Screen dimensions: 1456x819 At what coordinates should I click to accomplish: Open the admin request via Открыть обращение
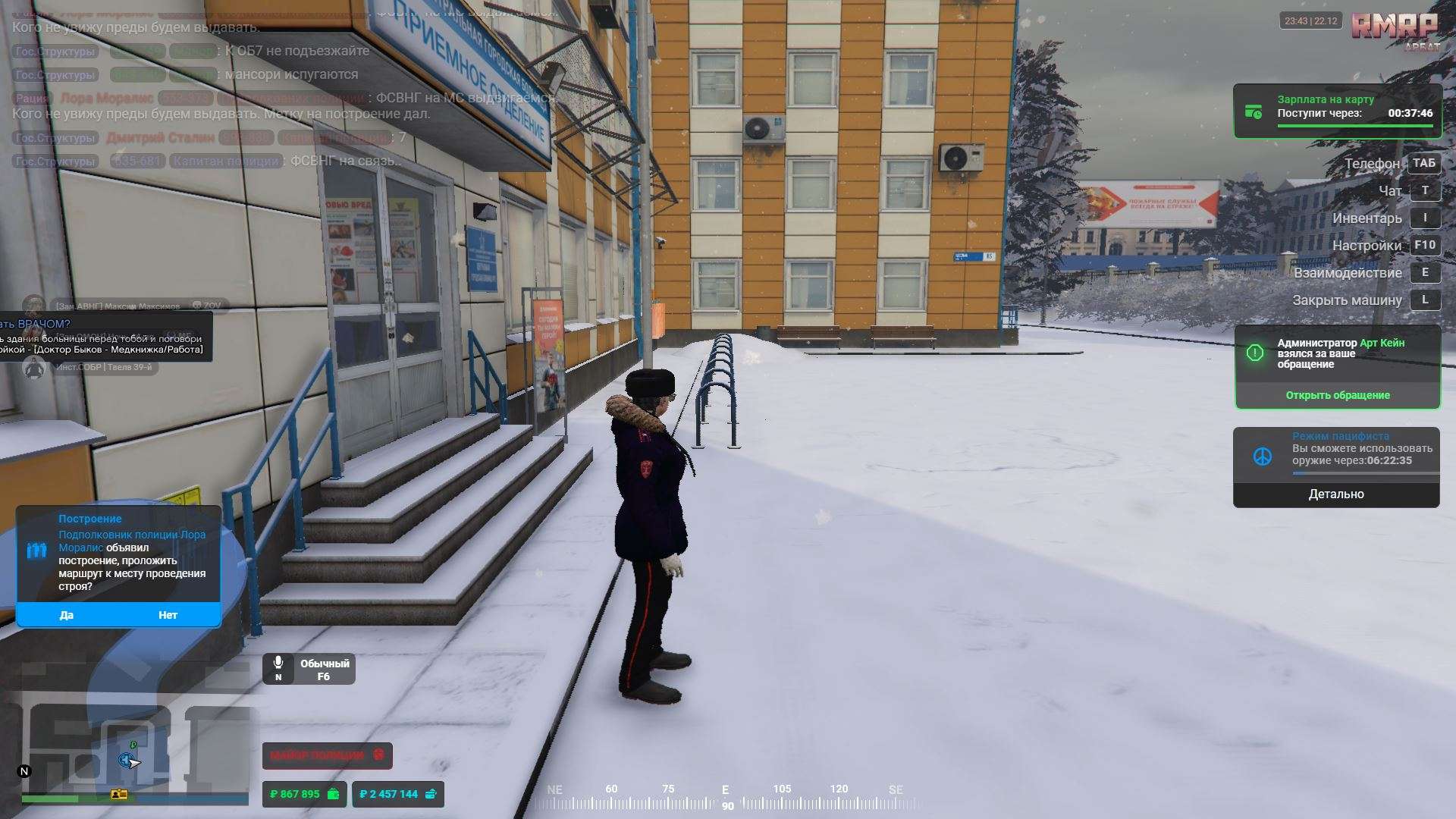(1337, 395)
